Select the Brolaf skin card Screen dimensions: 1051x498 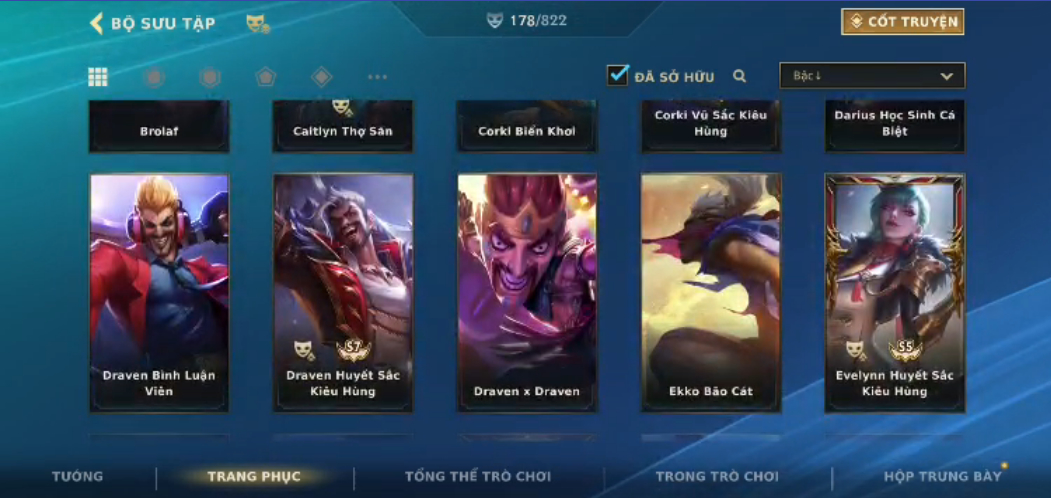point(159,127)
